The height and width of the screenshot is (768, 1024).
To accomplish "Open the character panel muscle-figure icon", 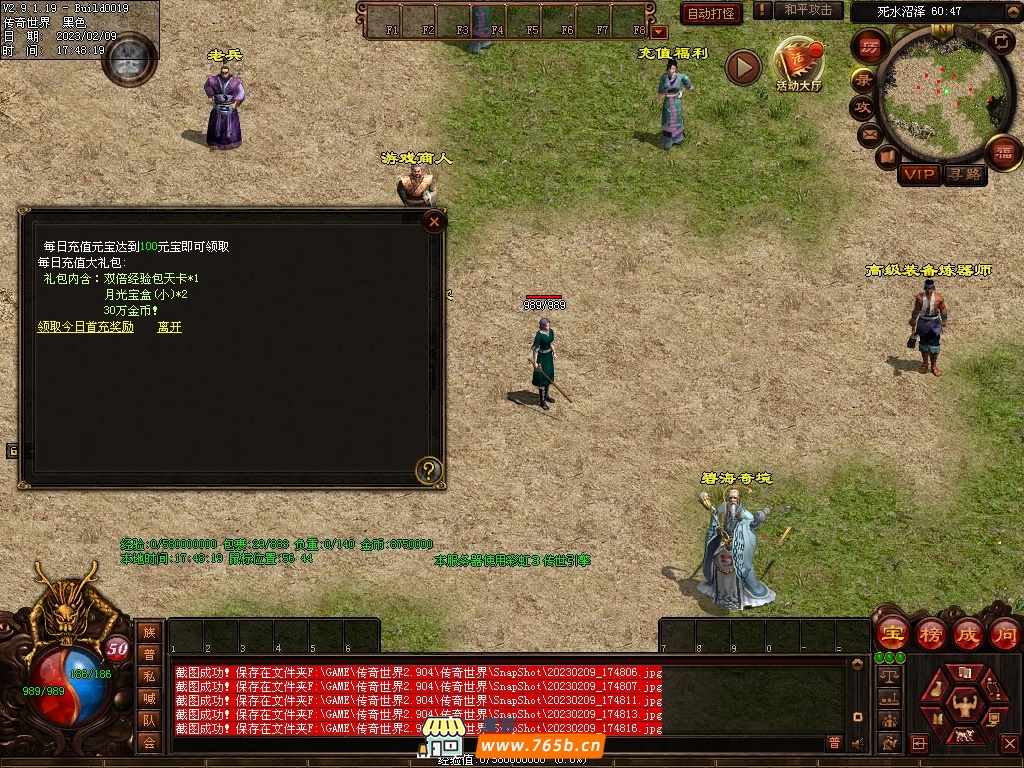I will point(964,706).
